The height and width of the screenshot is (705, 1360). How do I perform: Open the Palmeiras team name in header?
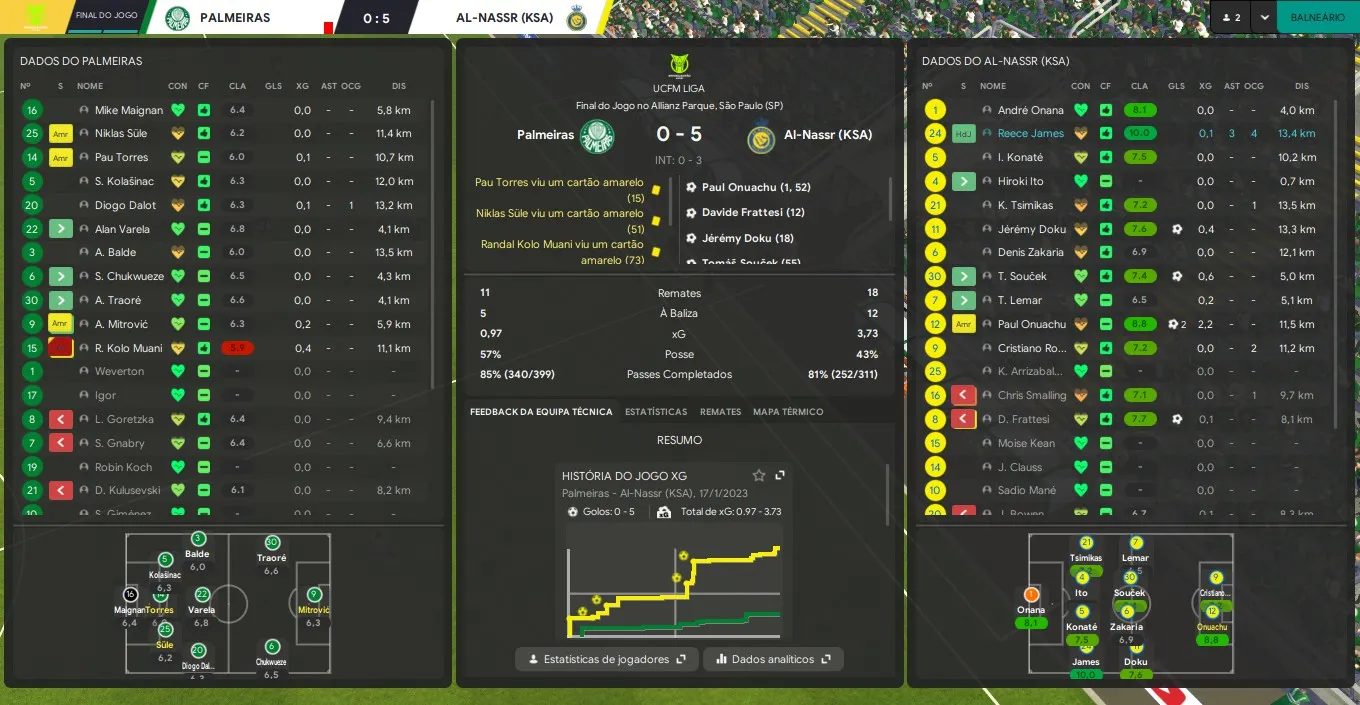234,17
